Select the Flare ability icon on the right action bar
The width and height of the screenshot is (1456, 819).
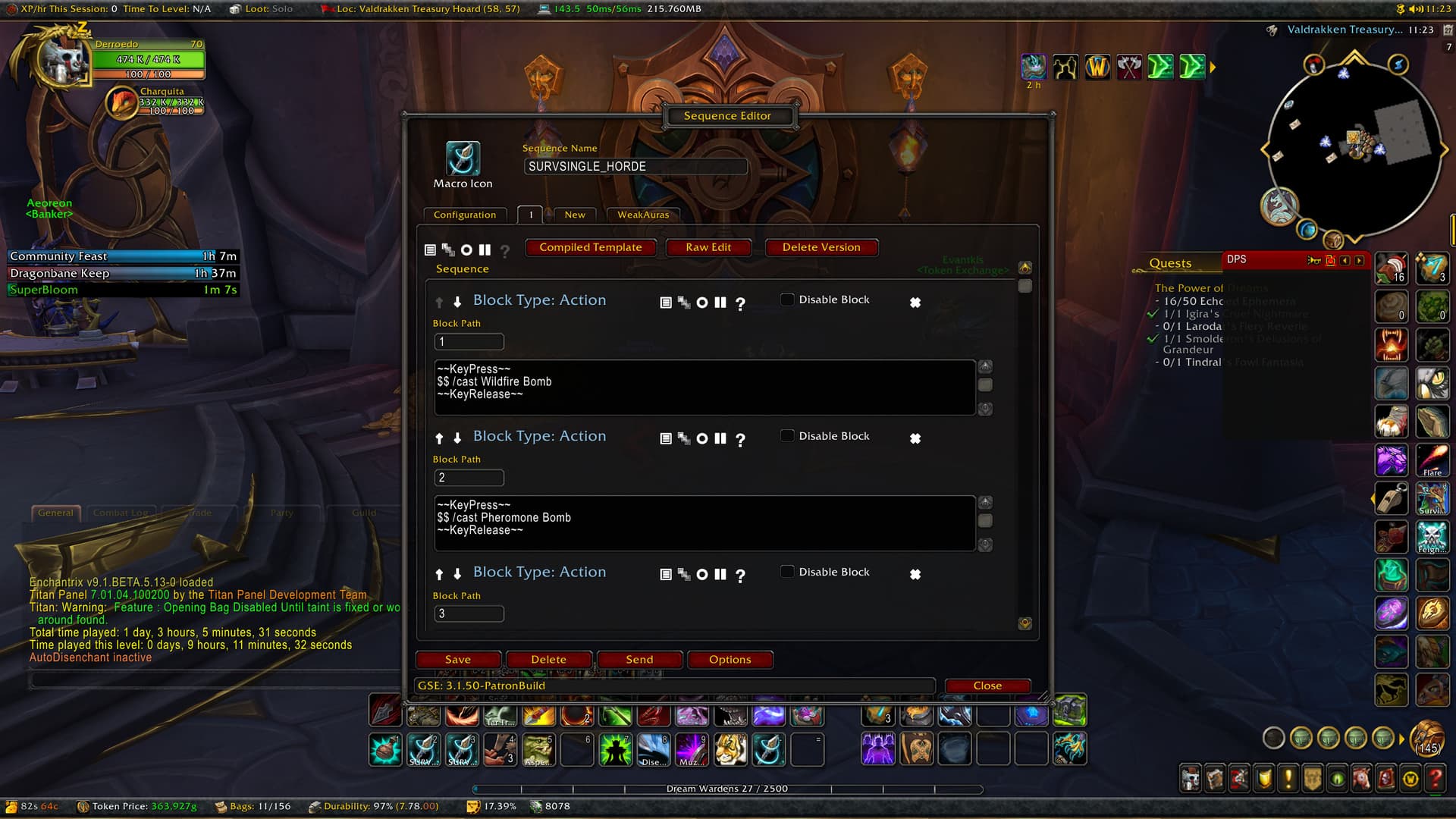click(1432, 460)
